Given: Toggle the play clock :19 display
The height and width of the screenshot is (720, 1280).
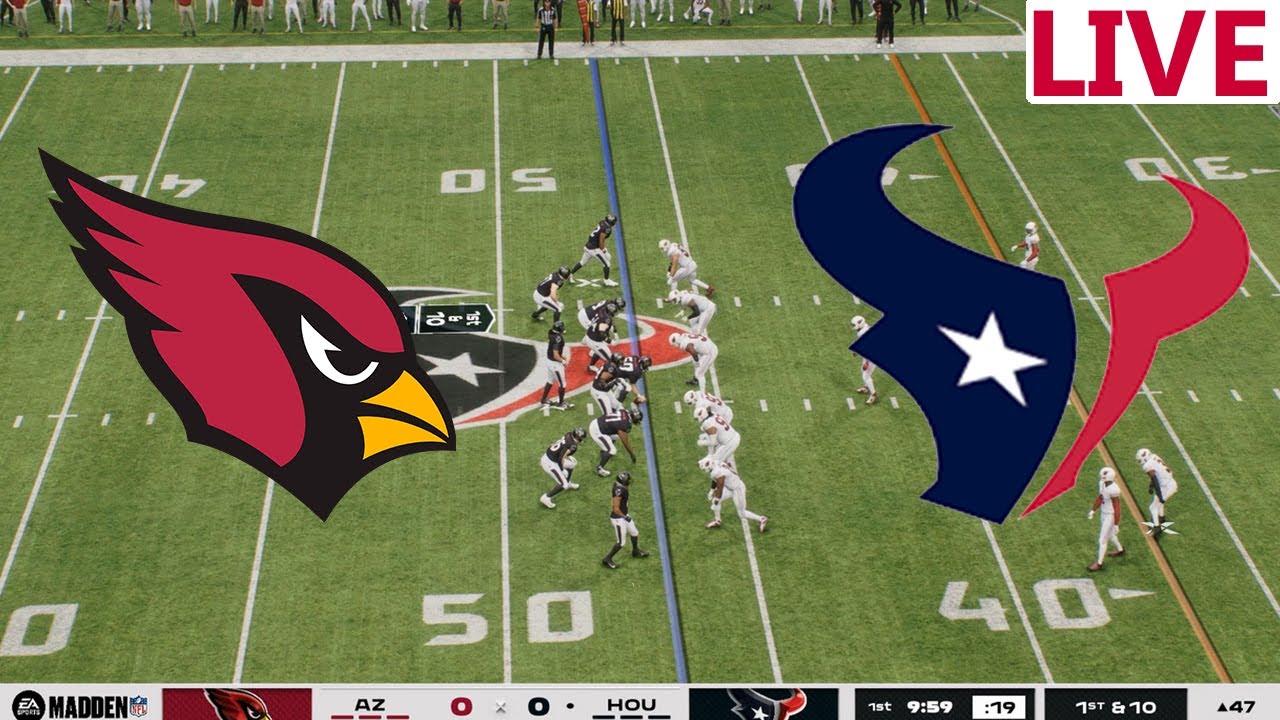Looking at the screenshot, I should [1000, 705].
